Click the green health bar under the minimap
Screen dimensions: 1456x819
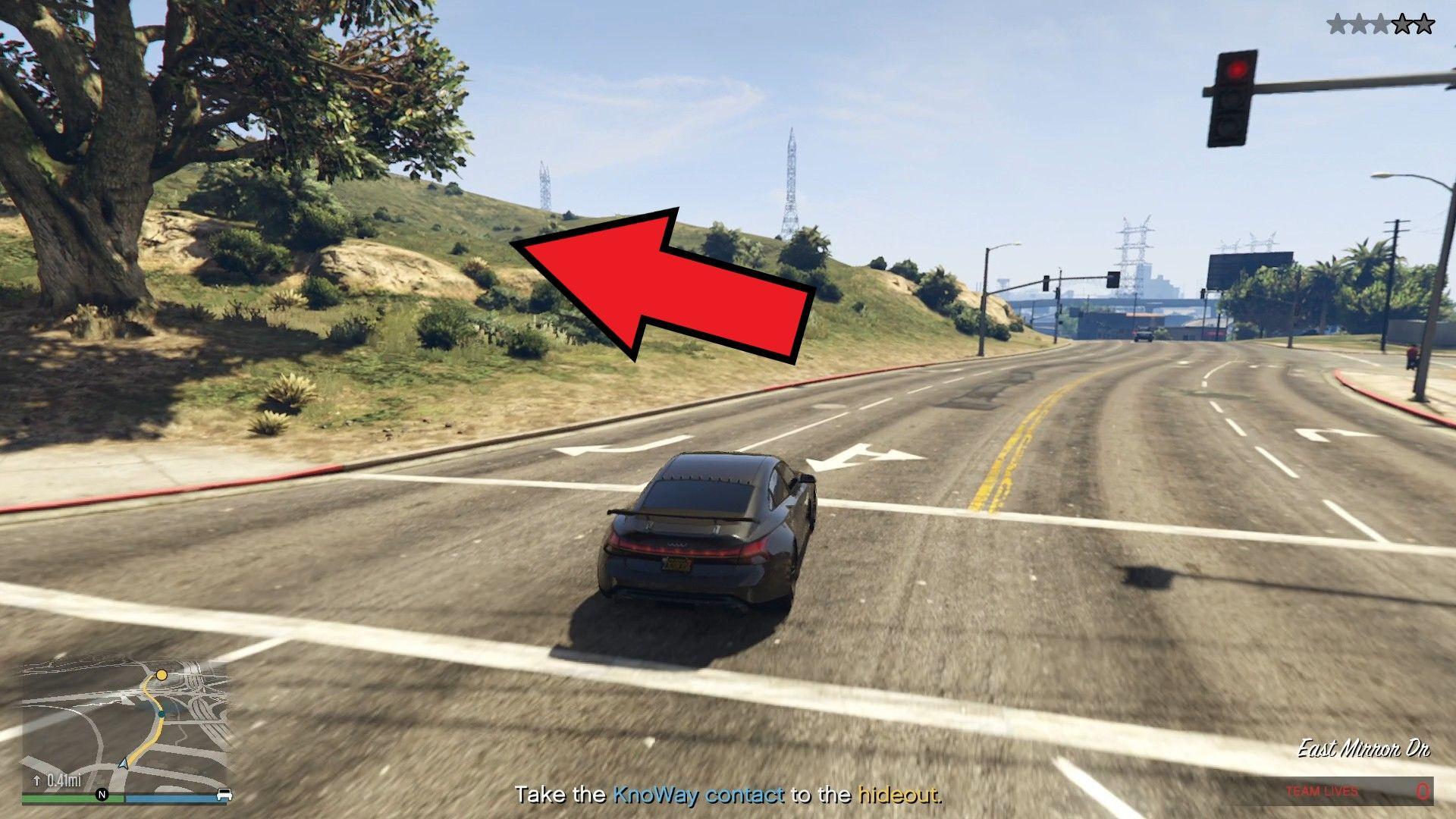point(61,797)
